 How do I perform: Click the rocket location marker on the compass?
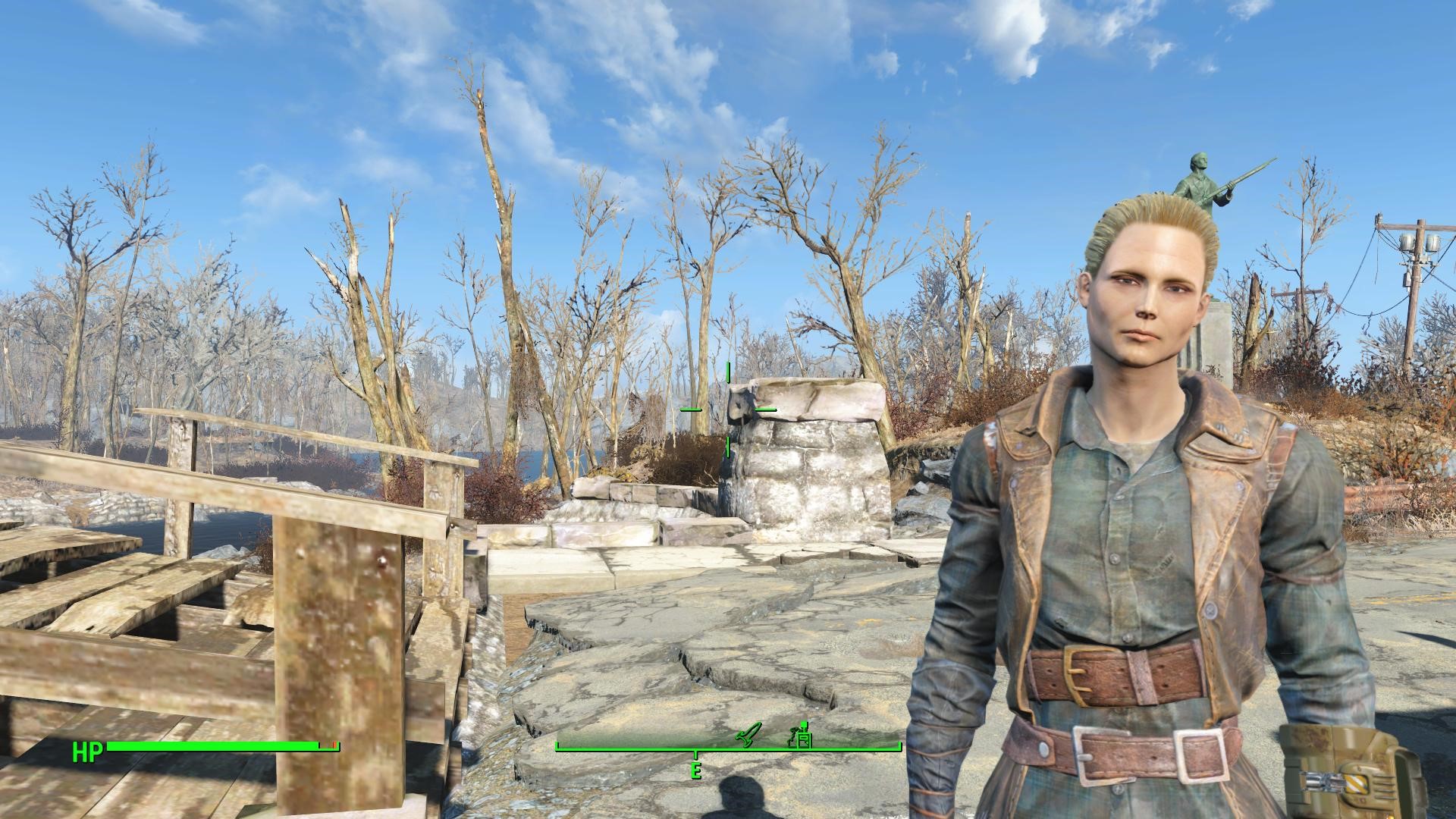point(746,736)
